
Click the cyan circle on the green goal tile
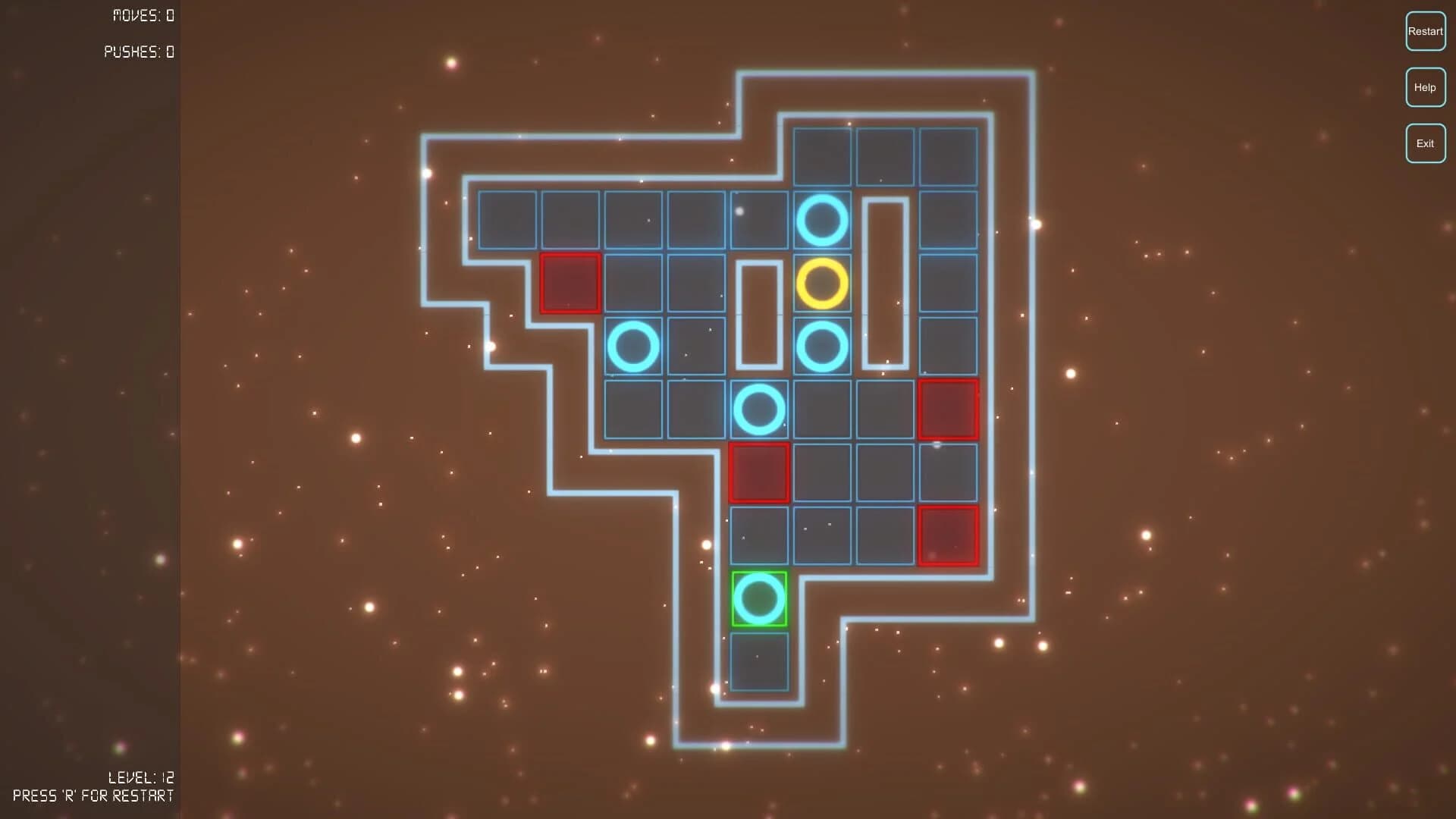pos(759,598)
